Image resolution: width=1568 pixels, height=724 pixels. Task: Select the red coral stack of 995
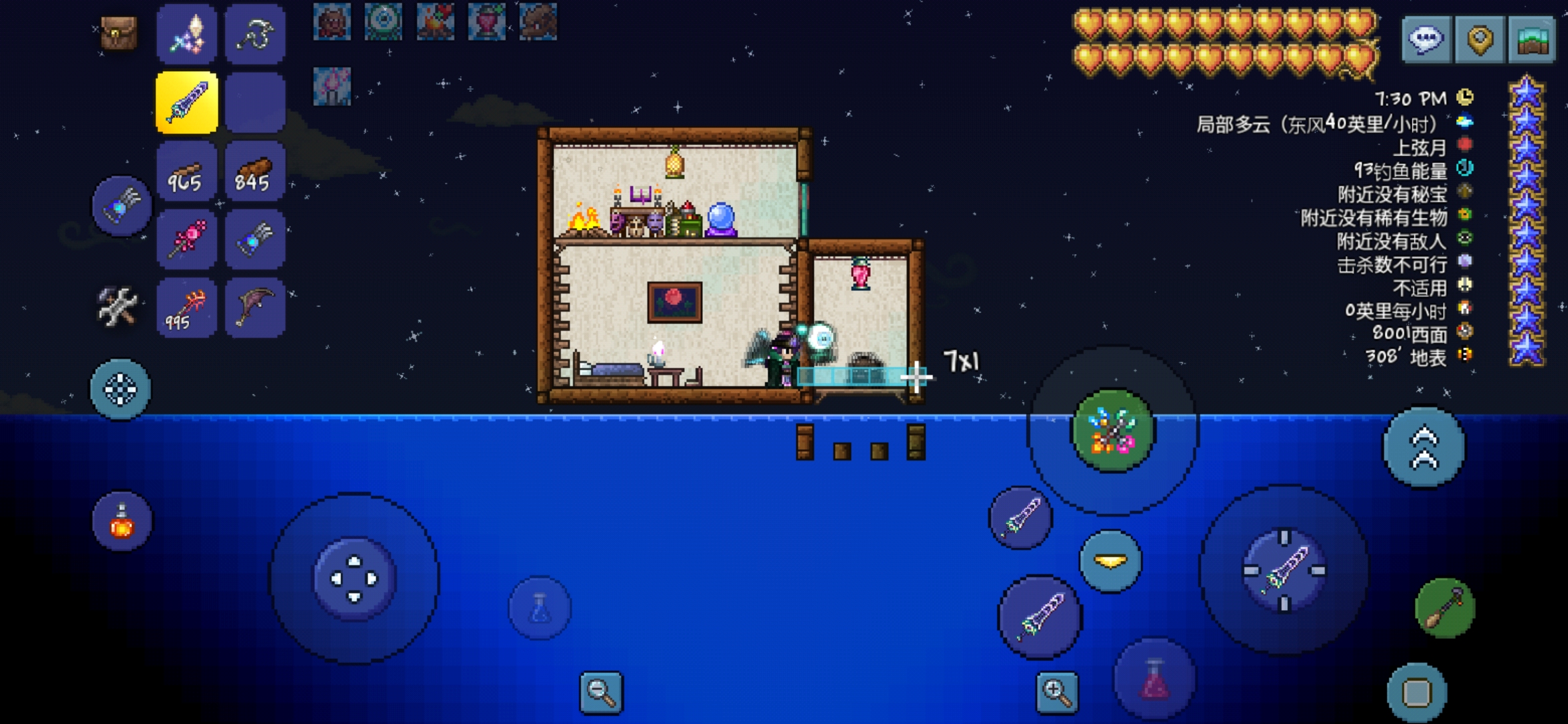[x=186, y=309]
